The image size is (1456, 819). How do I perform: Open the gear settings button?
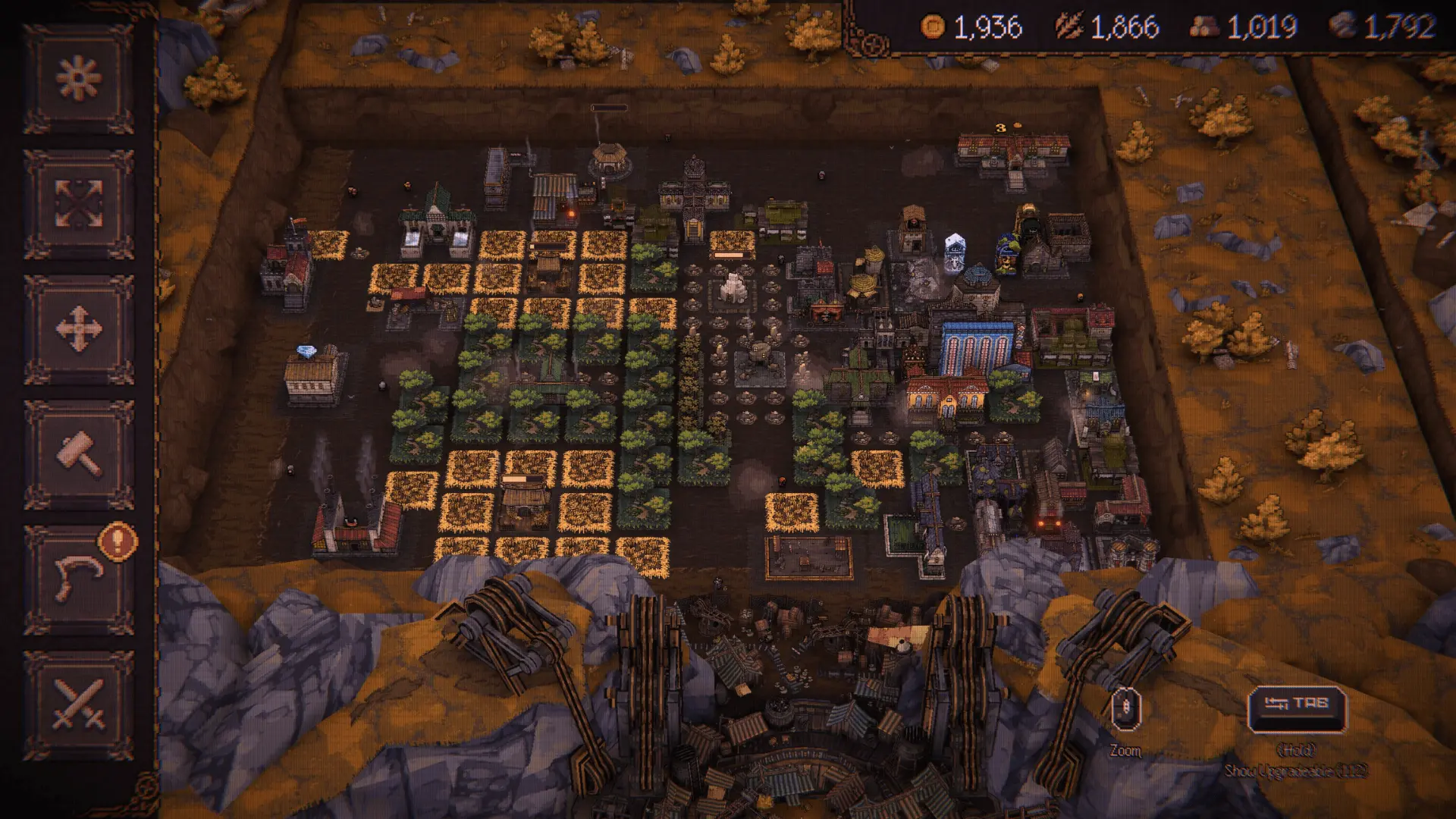pos(79,78)
